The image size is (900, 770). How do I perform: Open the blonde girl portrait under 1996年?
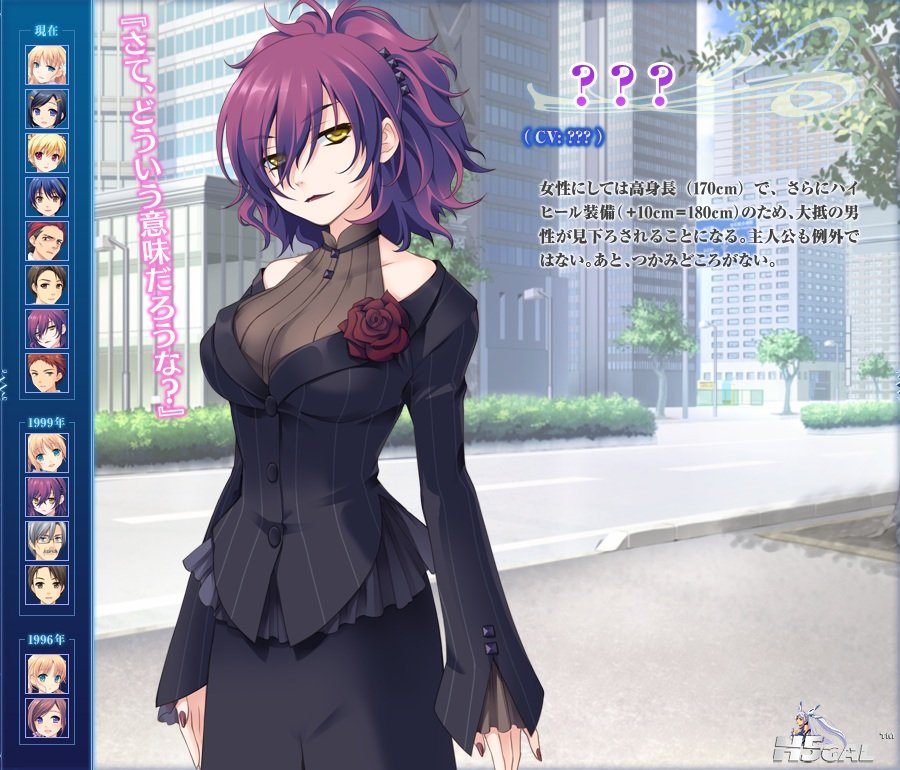pos(47,673)
